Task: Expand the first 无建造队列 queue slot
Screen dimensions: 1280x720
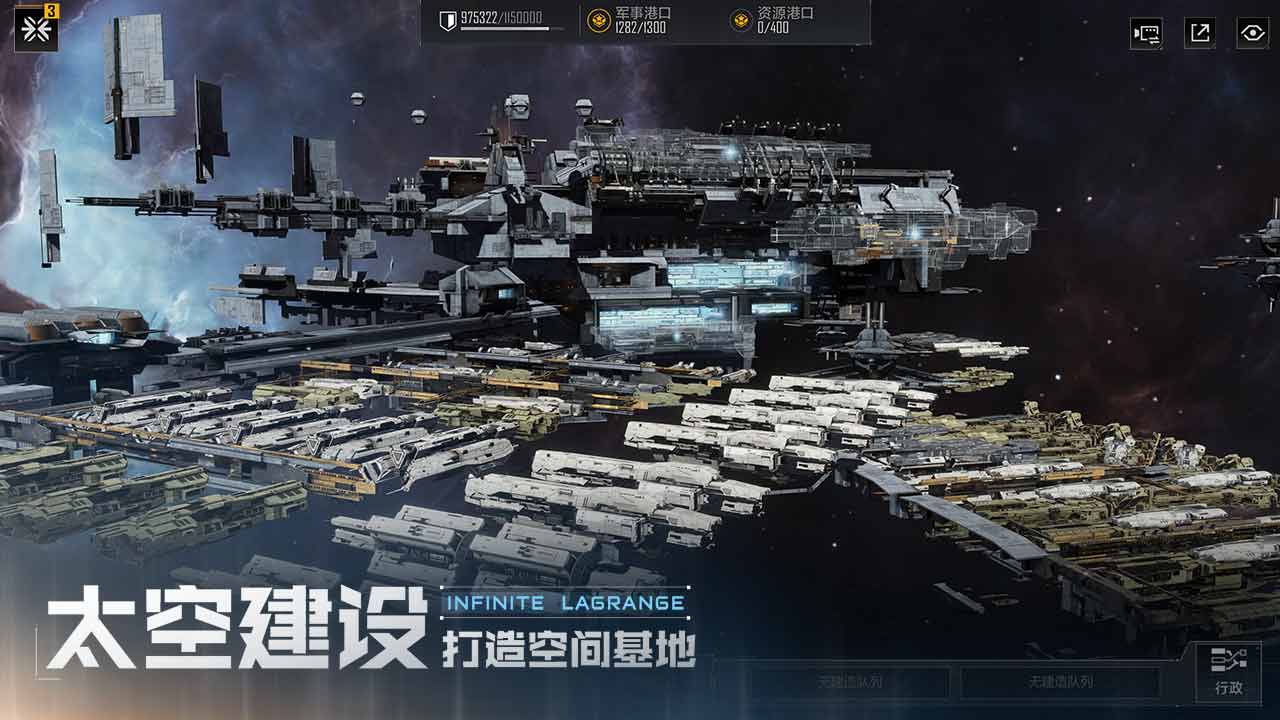Action: 846,679
